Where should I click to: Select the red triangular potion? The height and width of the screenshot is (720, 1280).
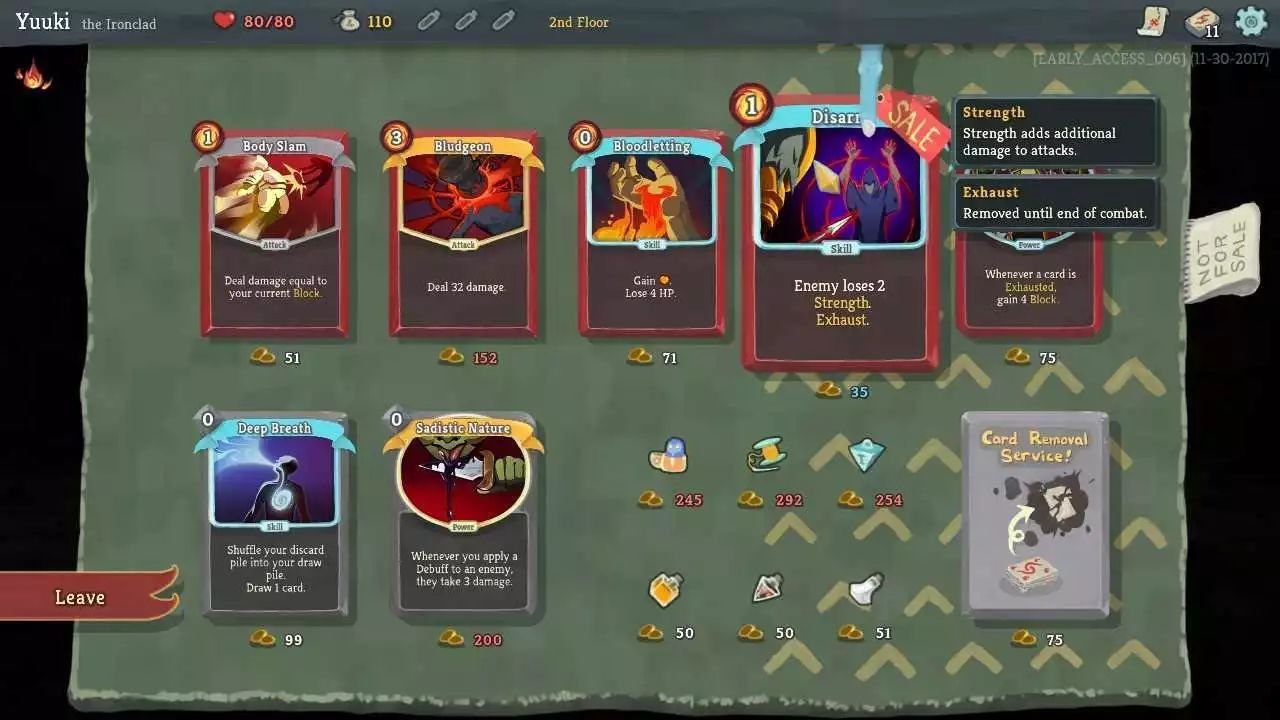(766, 589)
